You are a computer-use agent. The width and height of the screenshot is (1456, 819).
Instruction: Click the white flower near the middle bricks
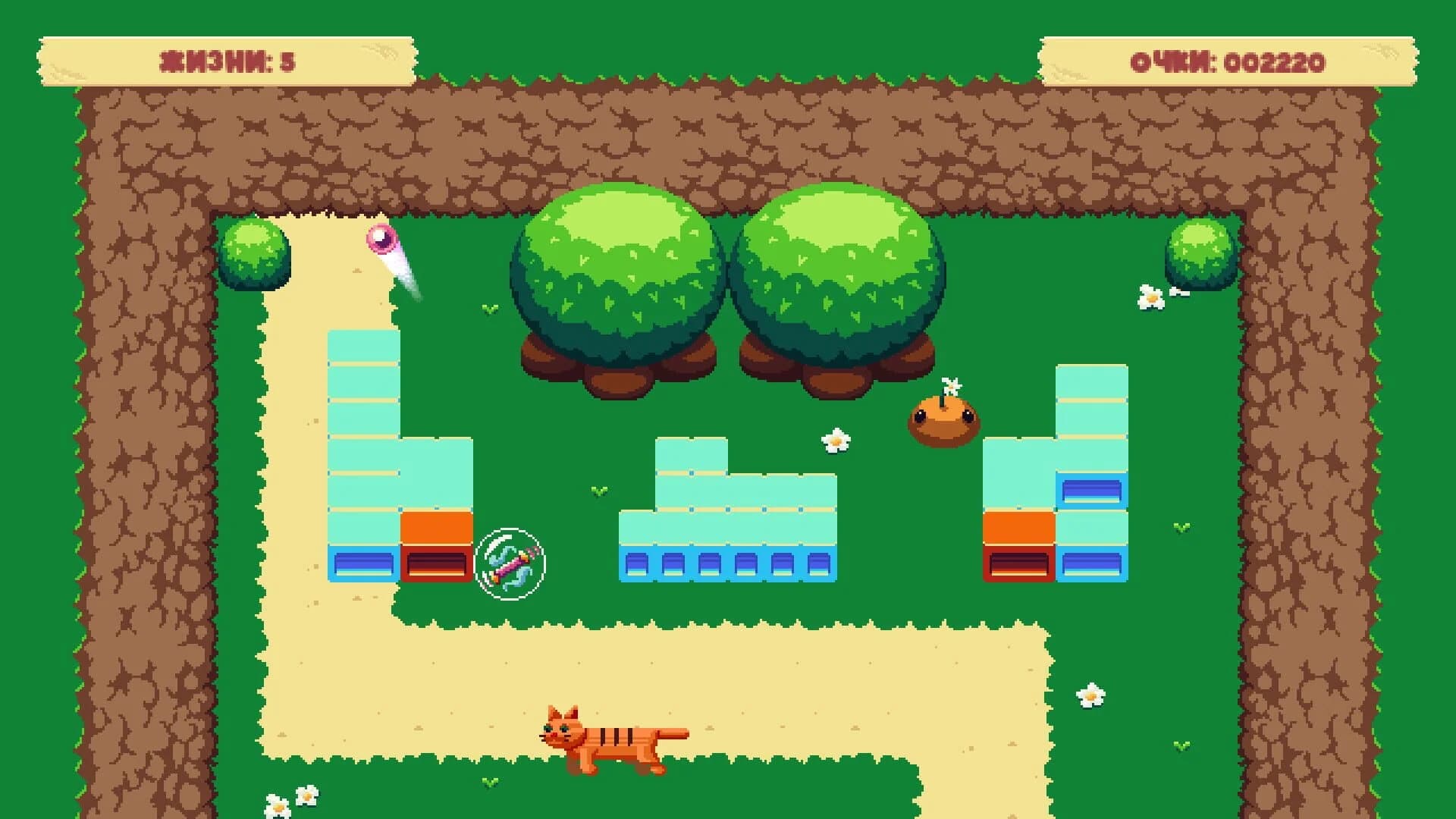[834, 441]
